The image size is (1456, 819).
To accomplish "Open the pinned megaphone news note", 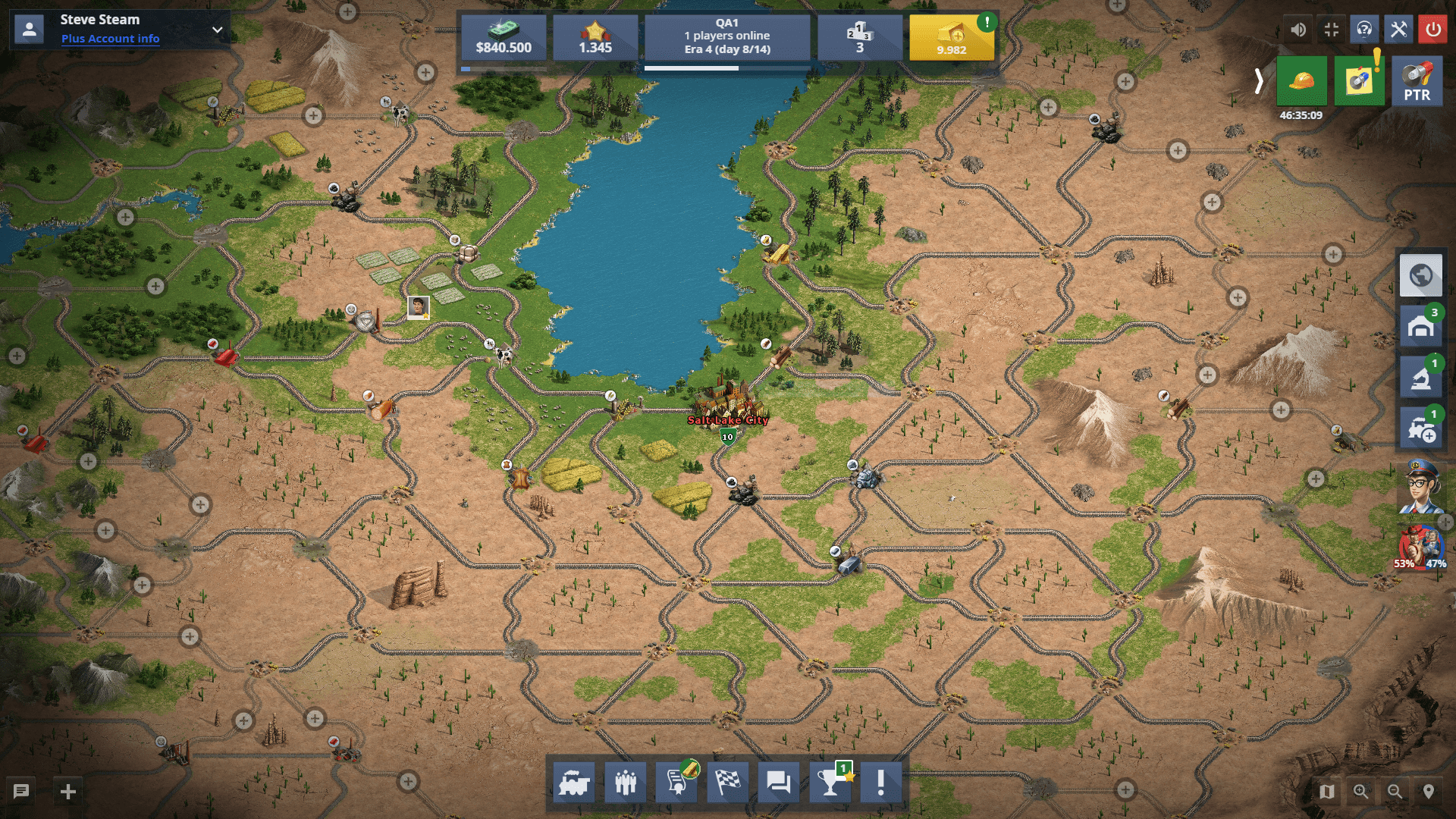I will [x=1359, y=80].
